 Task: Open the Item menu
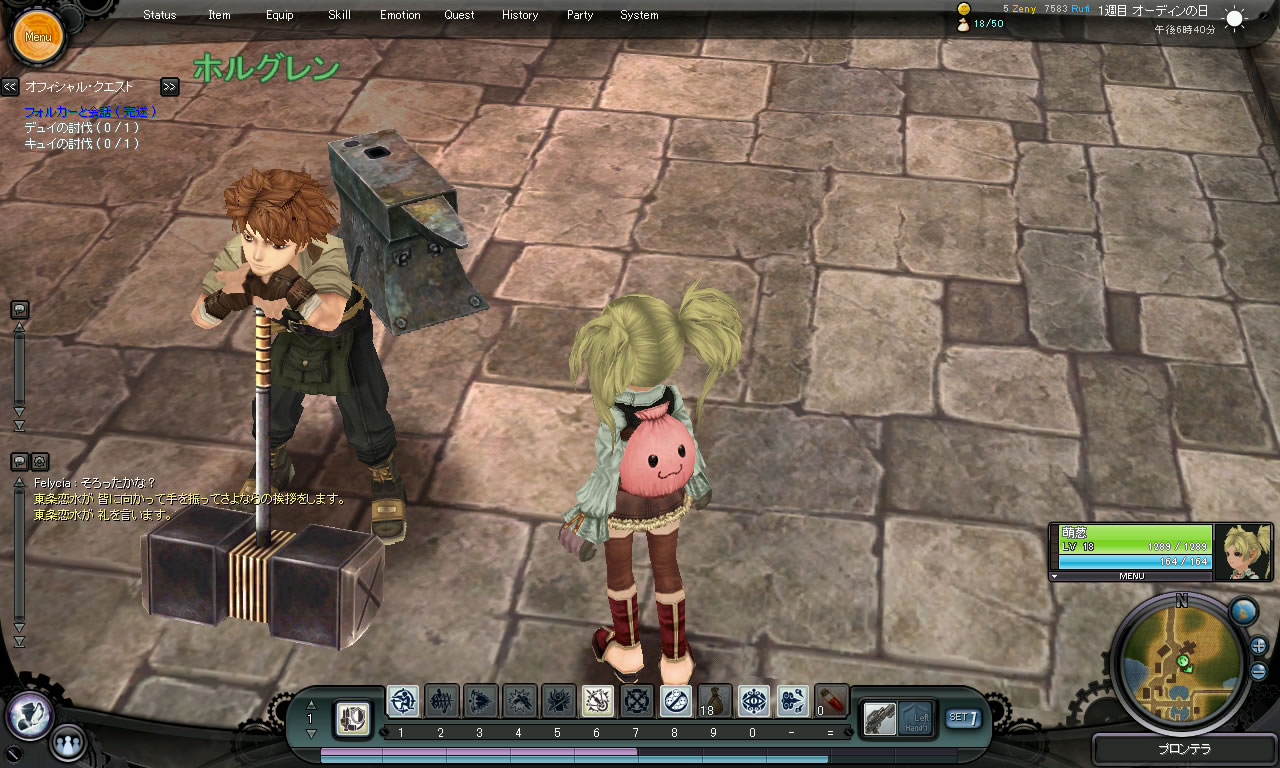click(219, 15)
